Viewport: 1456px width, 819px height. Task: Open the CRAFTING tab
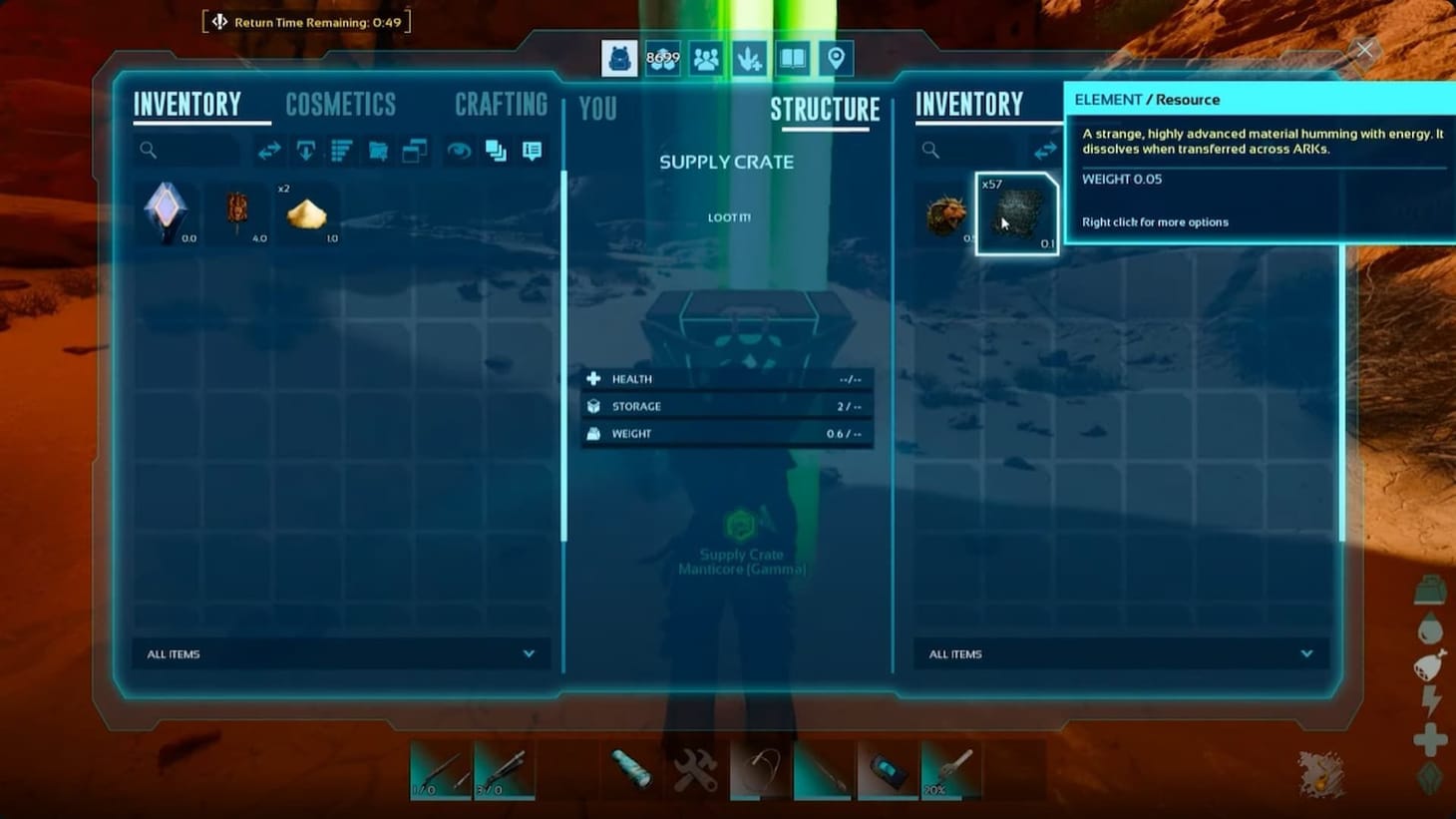click(x=502, y=103)
